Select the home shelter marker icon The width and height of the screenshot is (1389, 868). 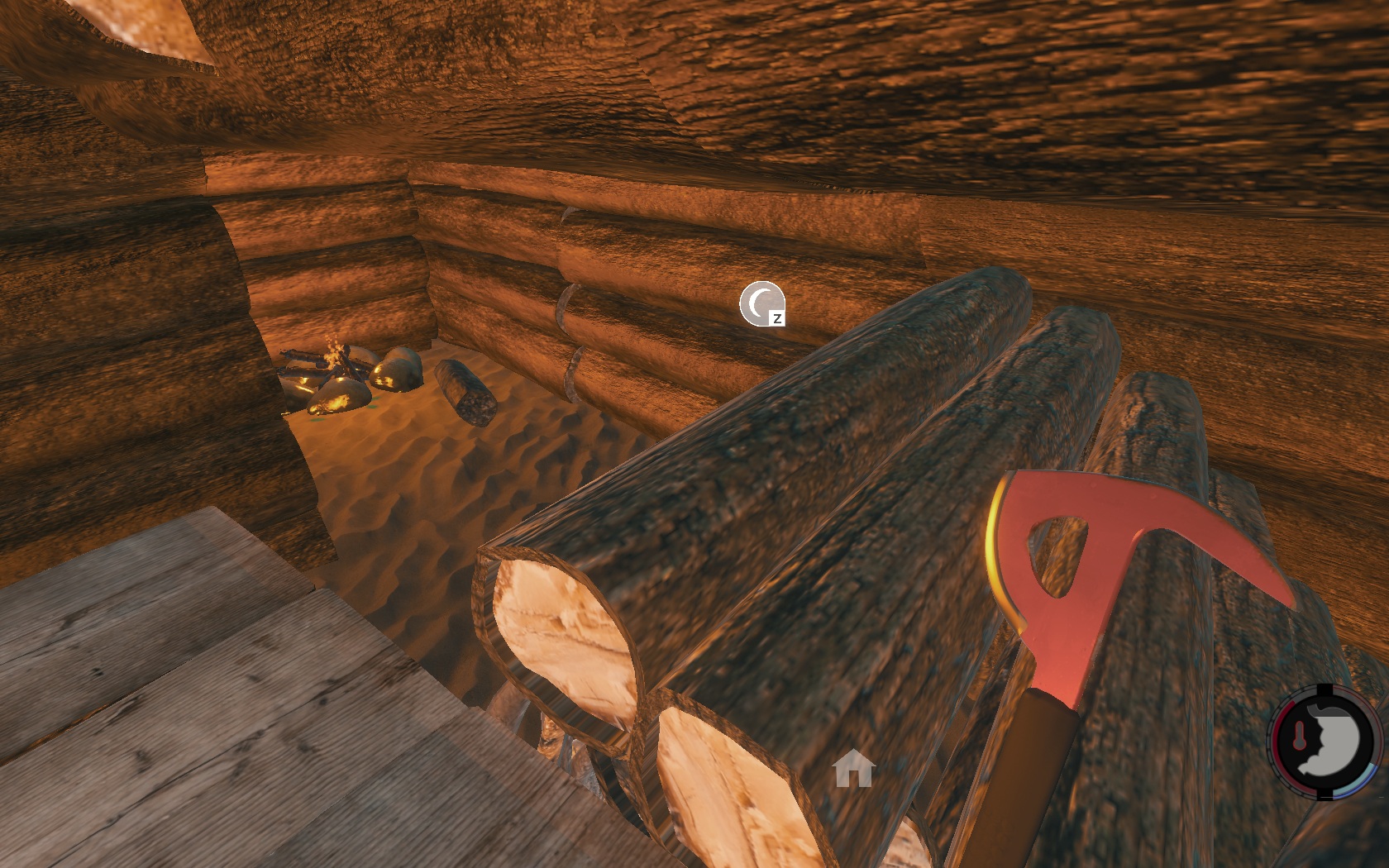(x=854, y=769)
